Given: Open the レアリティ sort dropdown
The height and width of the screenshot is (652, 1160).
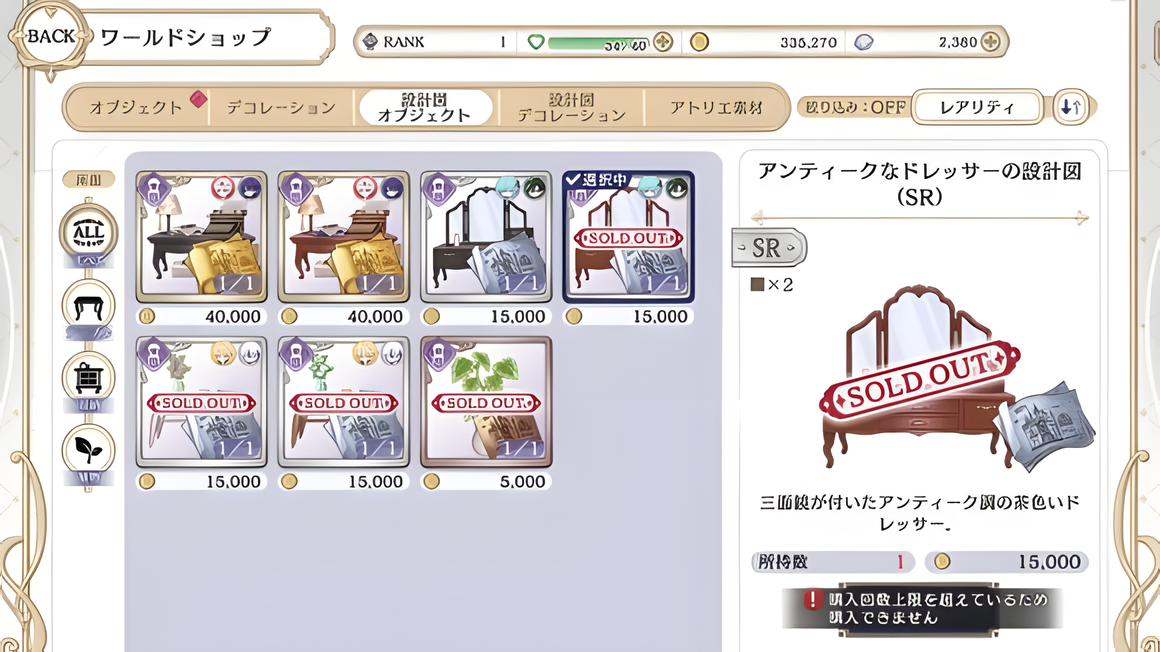Looking at the screenshot, I should (x=977, y=107).
